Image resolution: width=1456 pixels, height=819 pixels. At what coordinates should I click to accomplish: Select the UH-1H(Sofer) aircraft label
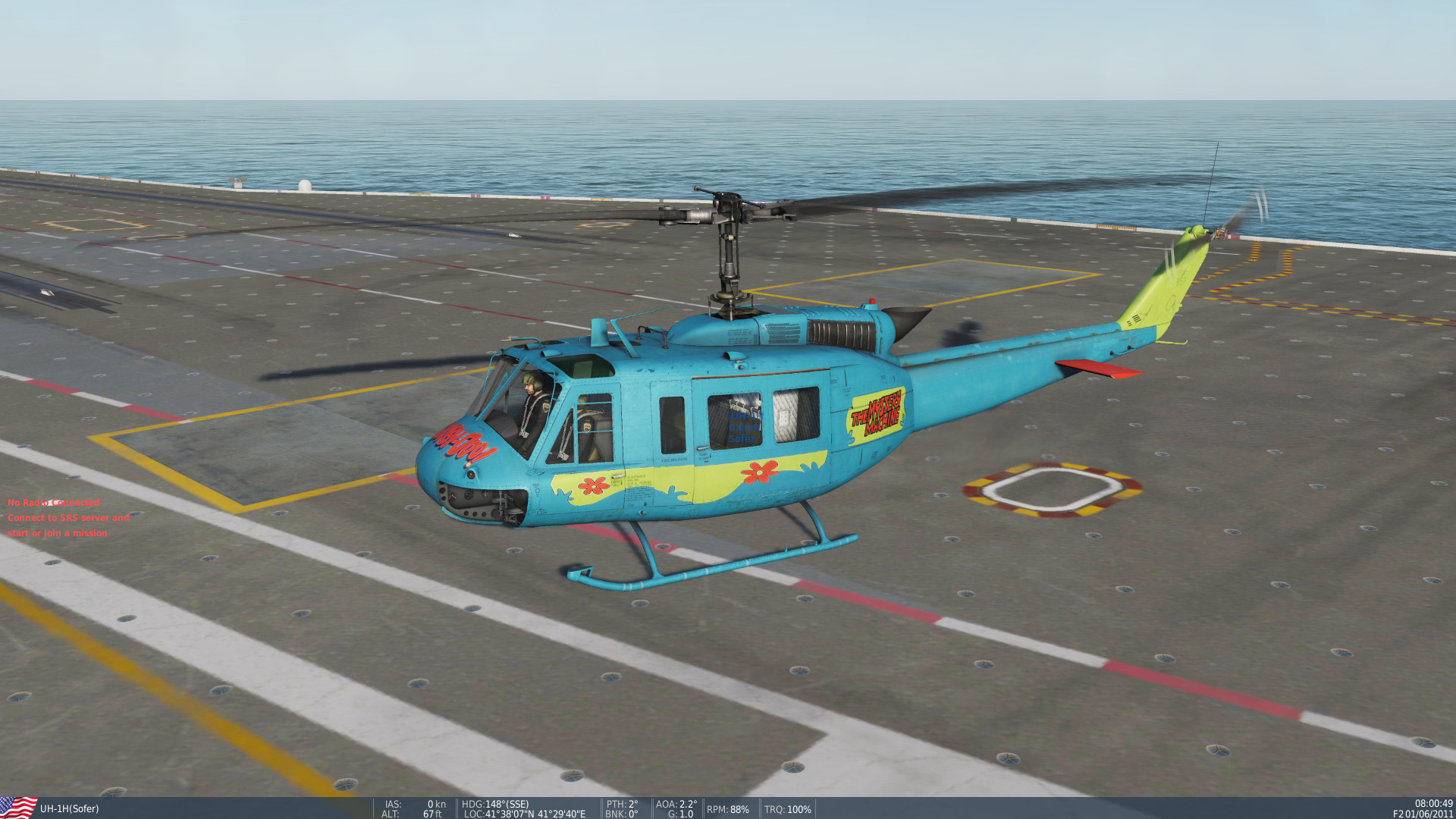tap(68, 809)
